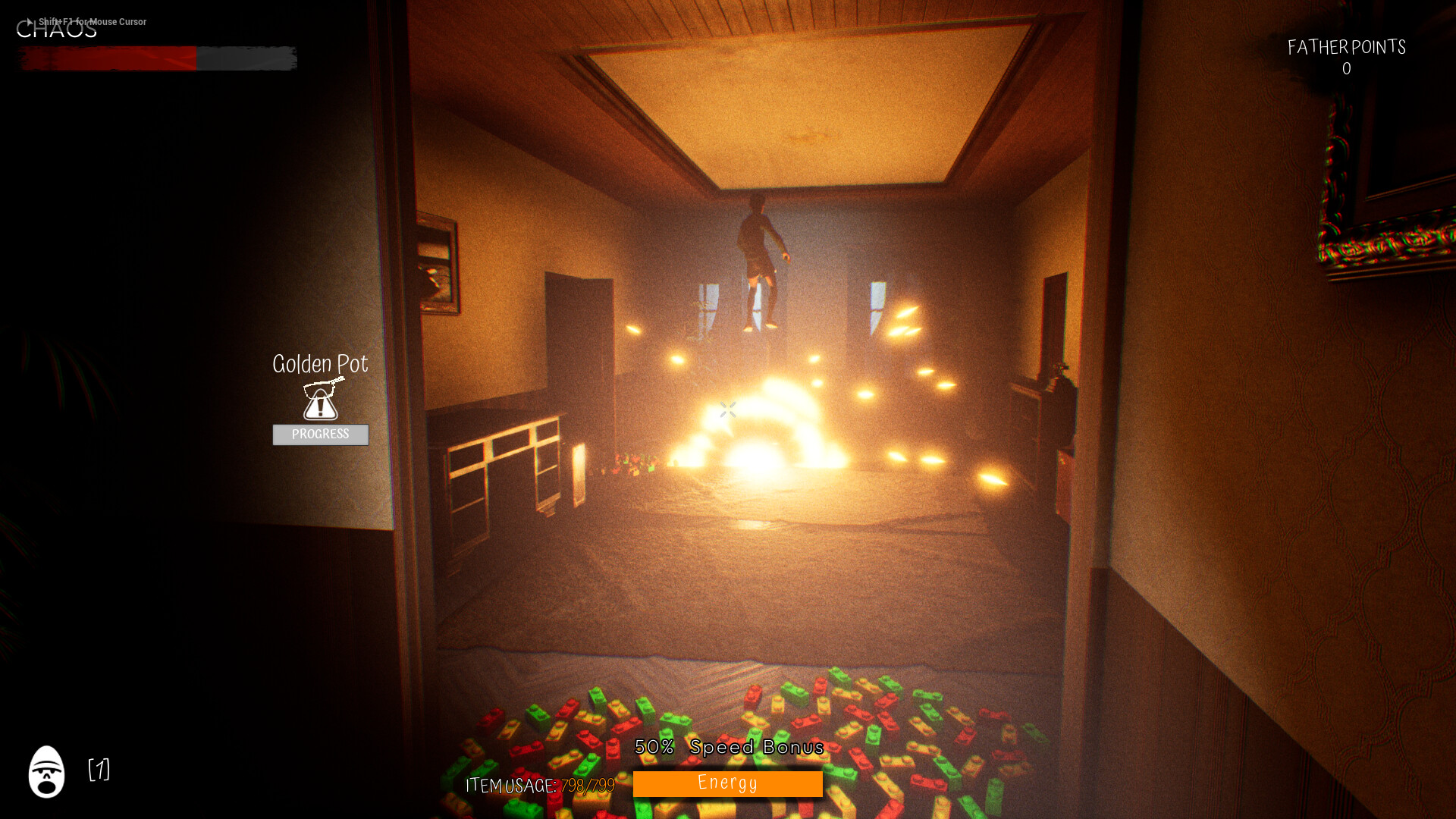
Task: Toggle the Energy speed bonus bar
Action: (x=727, y=783)
